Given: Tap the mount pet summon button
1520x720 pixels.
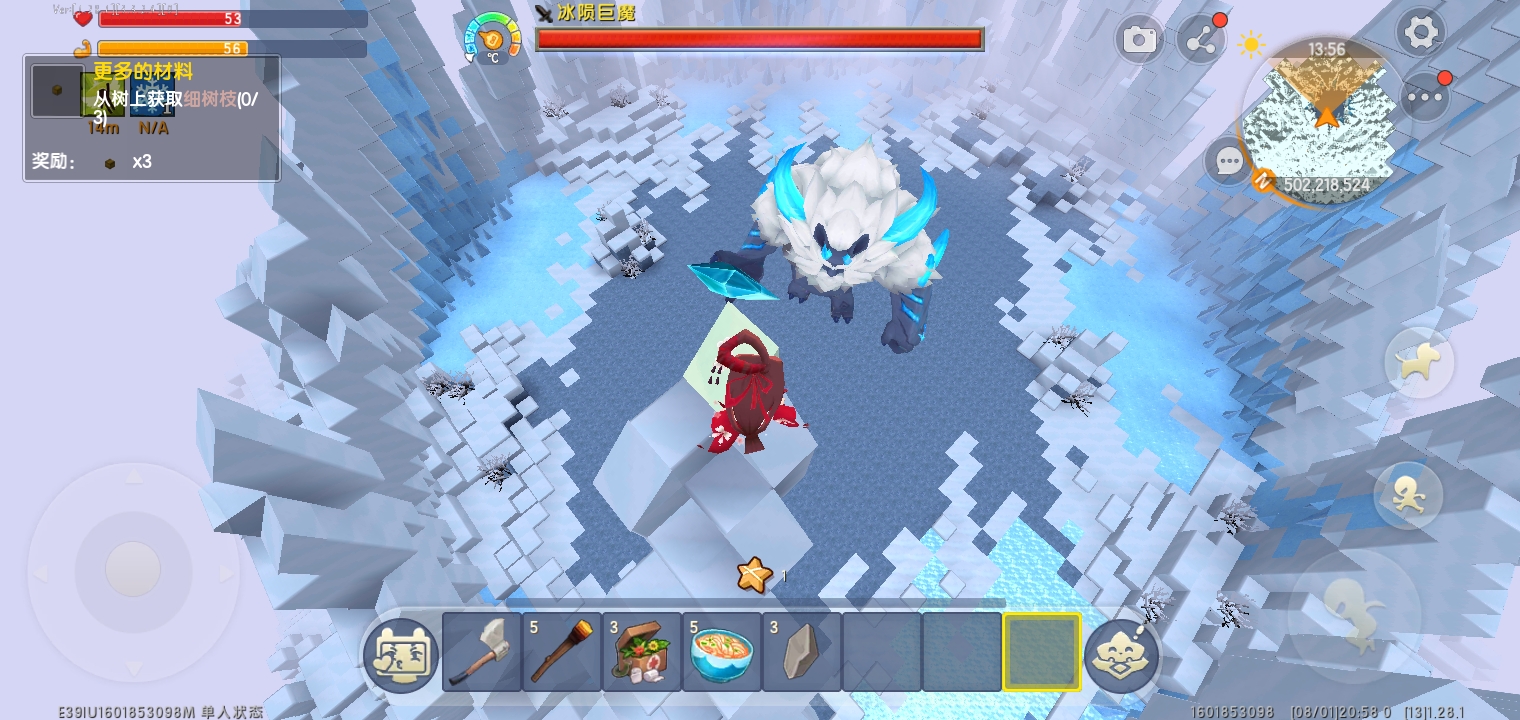Looking at the screenshot, I should (1420, 362).
